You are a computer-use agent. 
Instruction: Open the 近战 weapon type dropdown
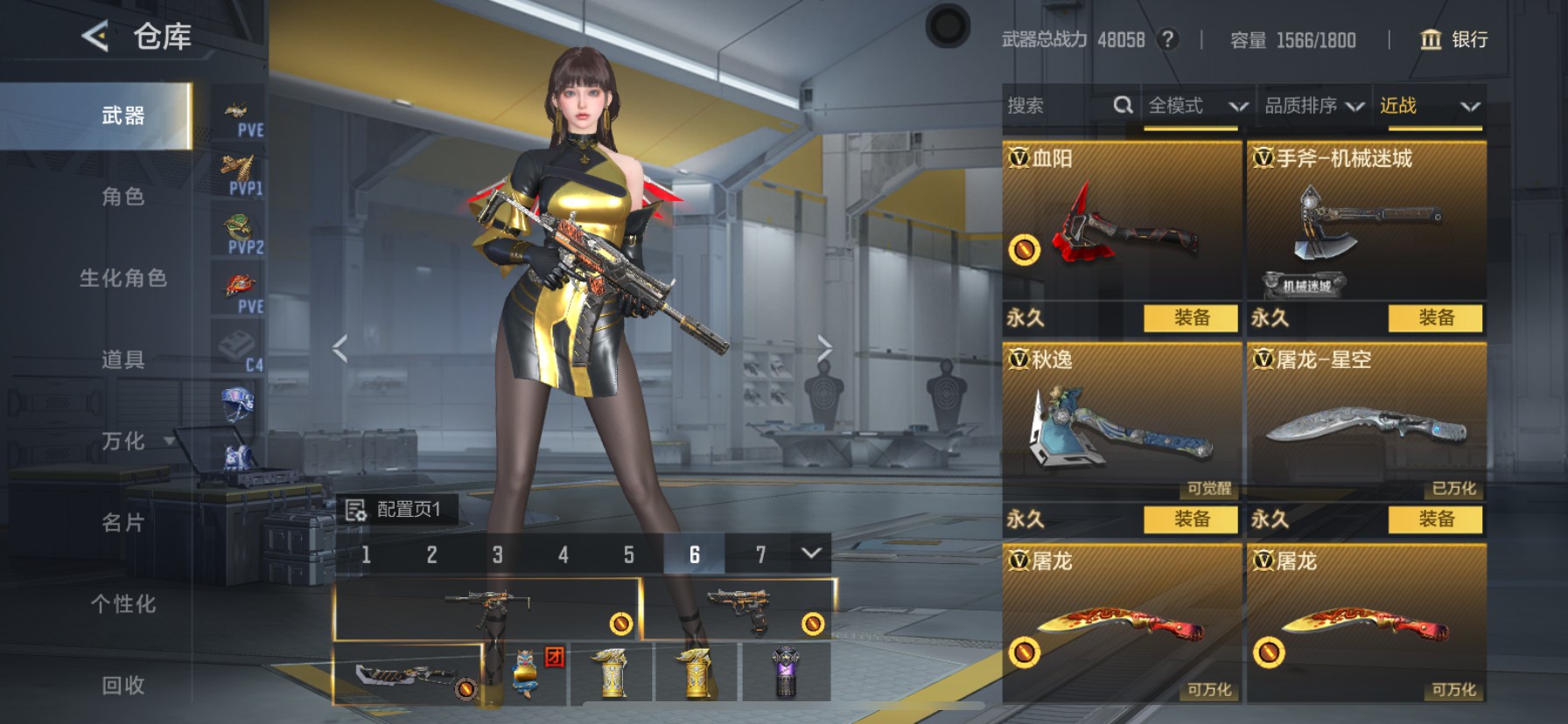pos(1429,106)
